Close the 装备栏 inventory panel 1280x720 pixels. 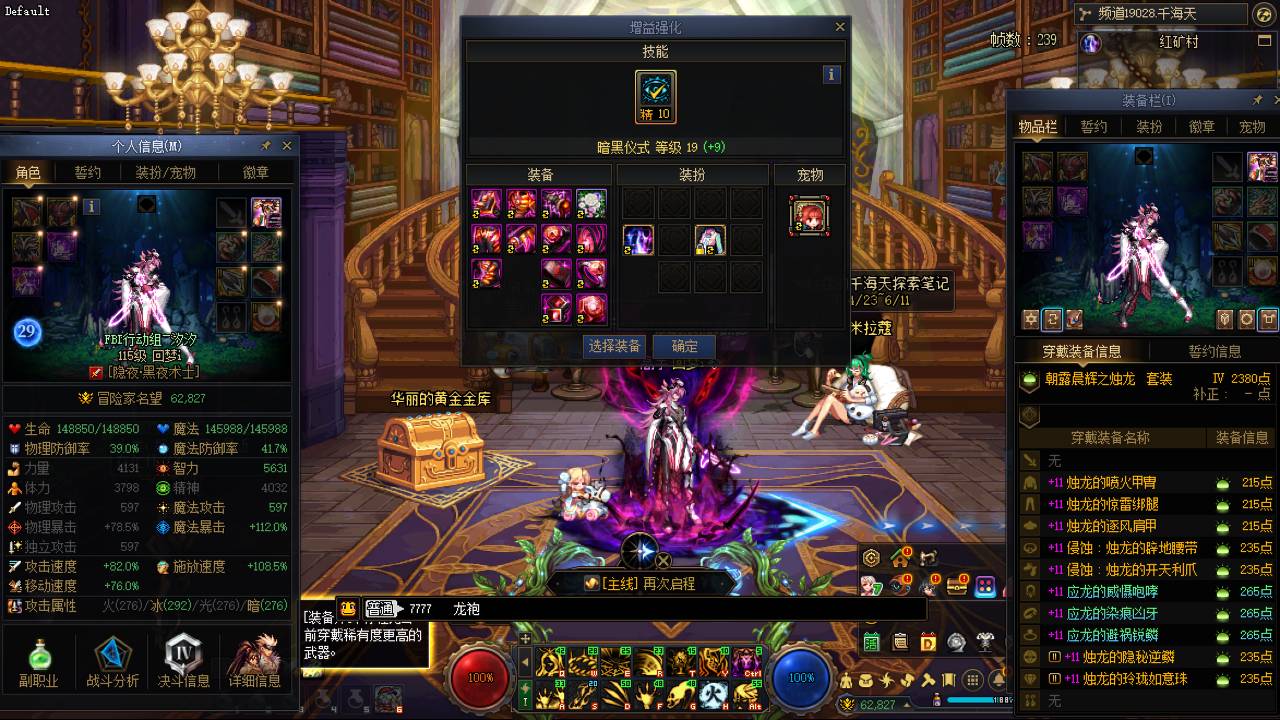[x=1274, y=101]
